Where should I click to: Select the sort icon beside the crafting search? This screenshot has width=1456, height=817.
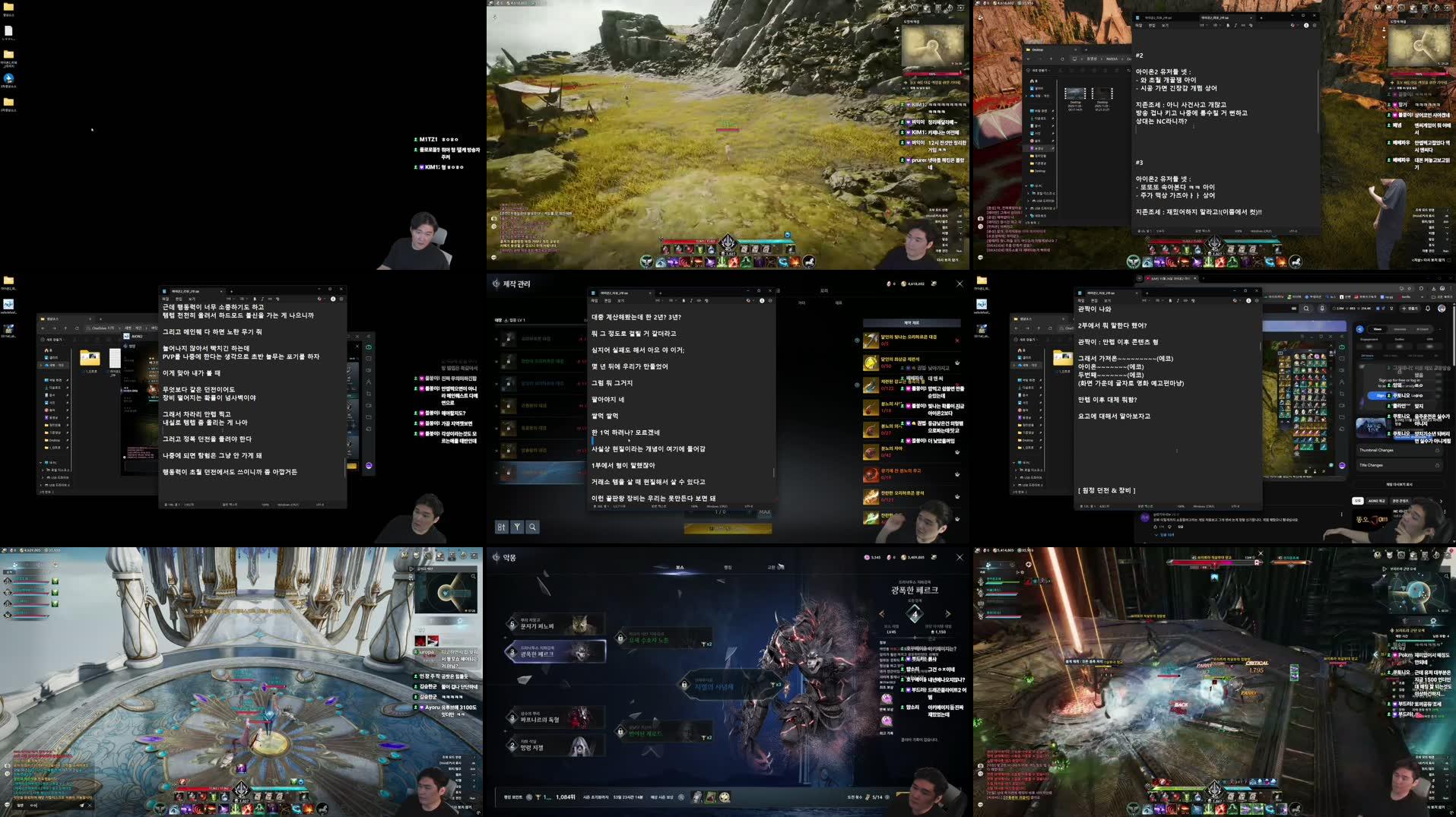point(502,527)
